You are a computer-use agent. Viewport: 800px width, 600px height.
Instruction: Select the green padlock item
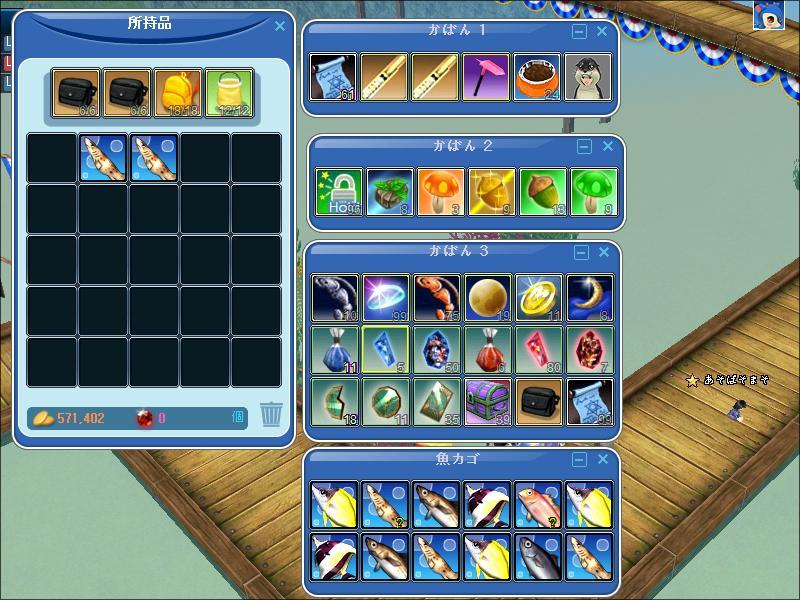pos(339,192)
